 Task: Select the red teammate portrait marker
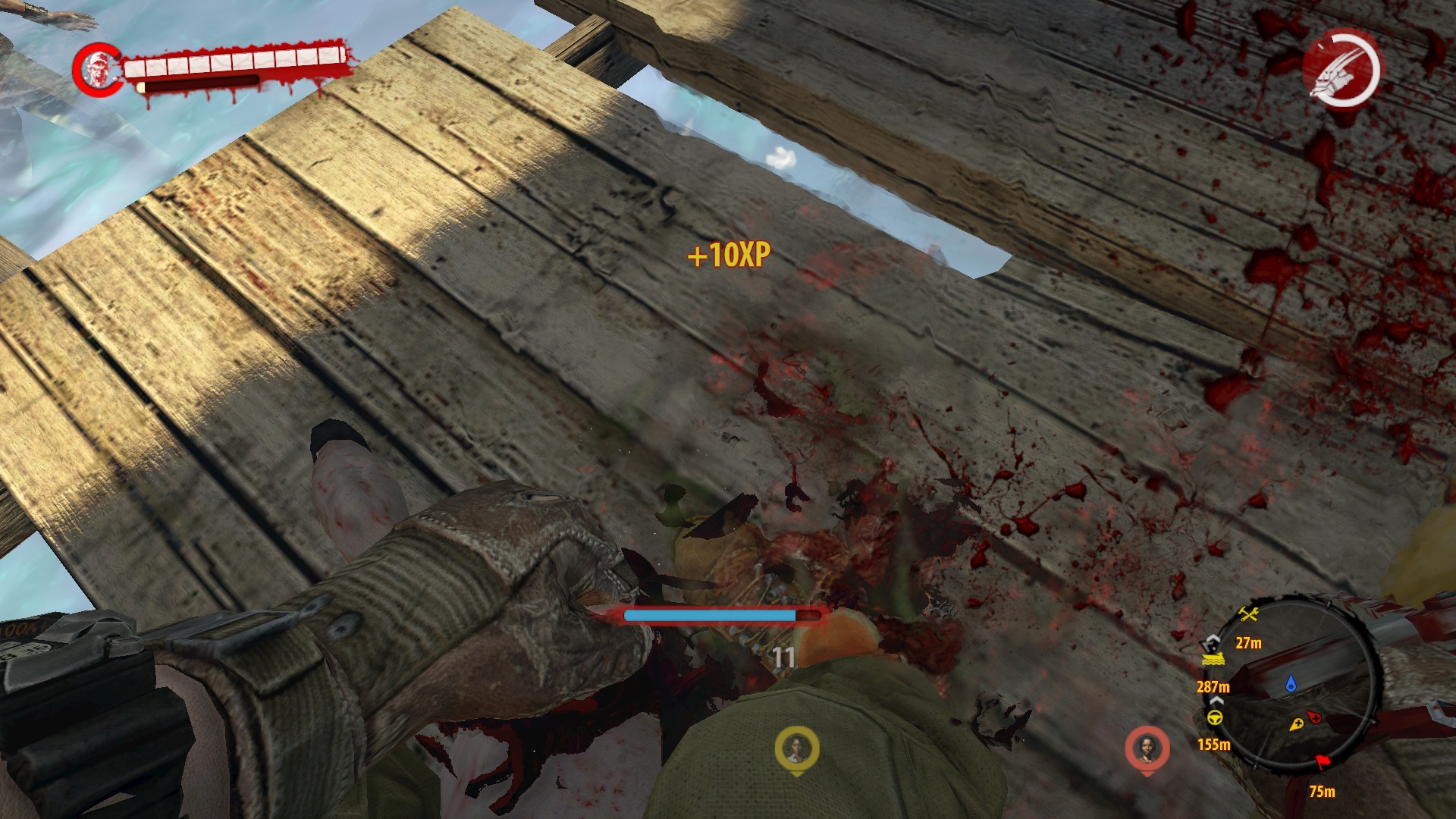click(x=1147, y=748)
